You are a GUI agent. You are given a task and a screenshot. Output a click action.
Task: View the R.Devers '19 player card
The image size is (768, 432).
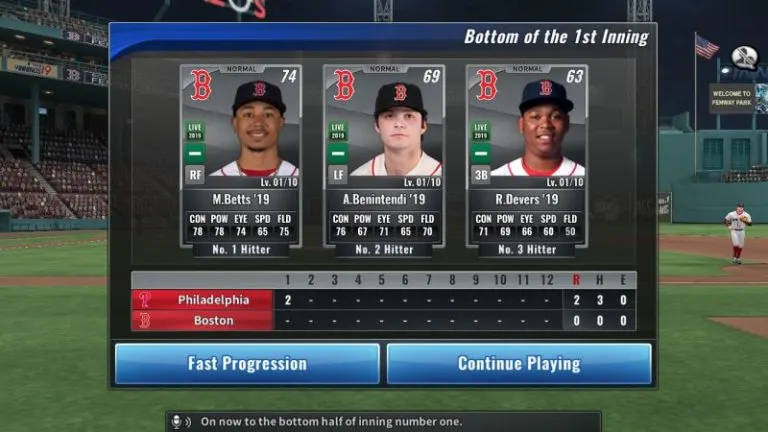[x=527, y=155]
